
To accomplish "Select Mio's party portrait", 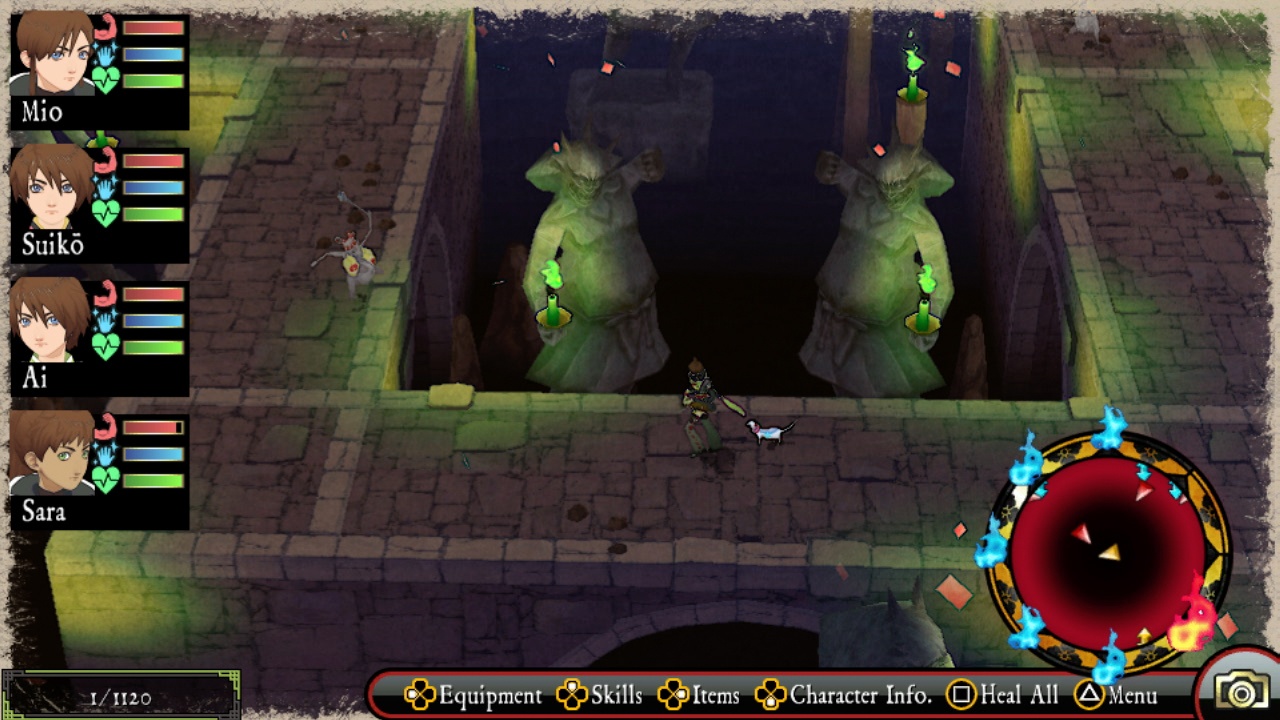I will click(52, 55).
